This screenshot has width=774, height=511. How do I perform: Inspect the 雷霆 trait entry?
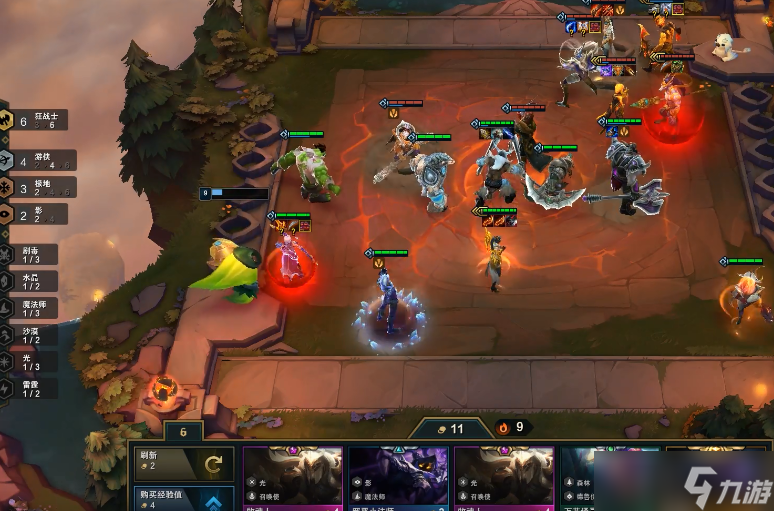pyautogui.click(x=30, y=388)
